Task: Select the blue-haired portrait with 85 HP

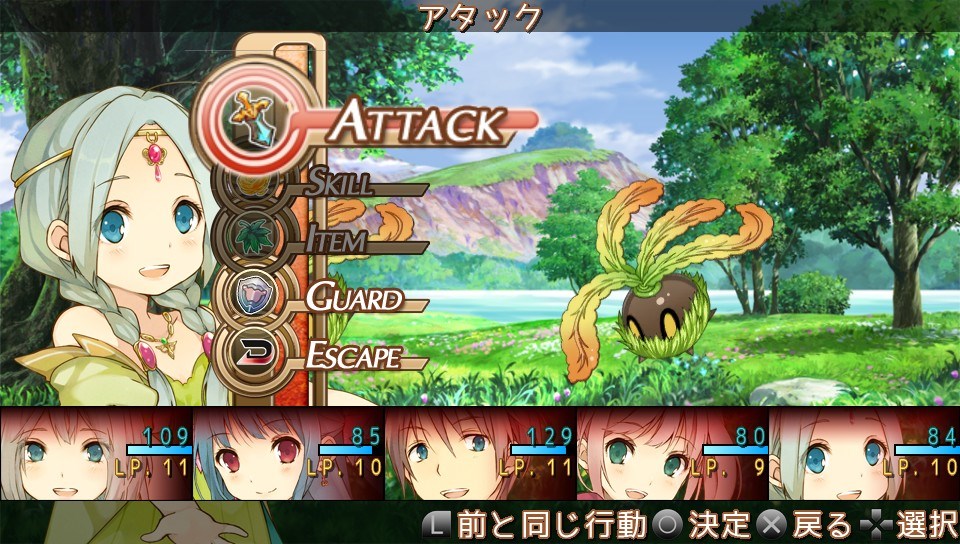Action: 288,453
